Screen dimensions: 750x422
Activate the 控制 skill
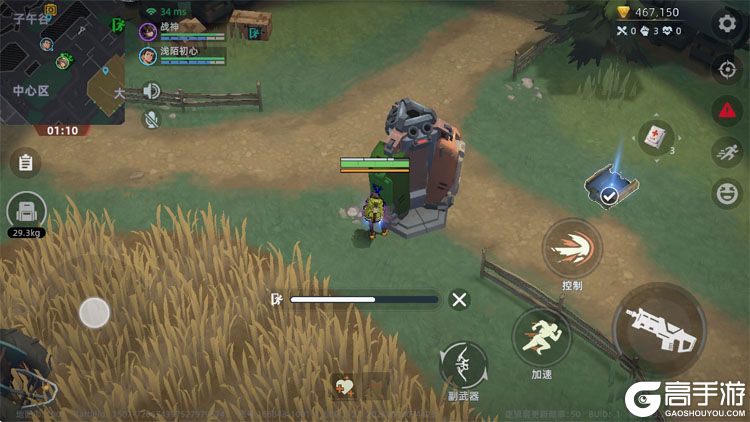[x=572, y=249]
